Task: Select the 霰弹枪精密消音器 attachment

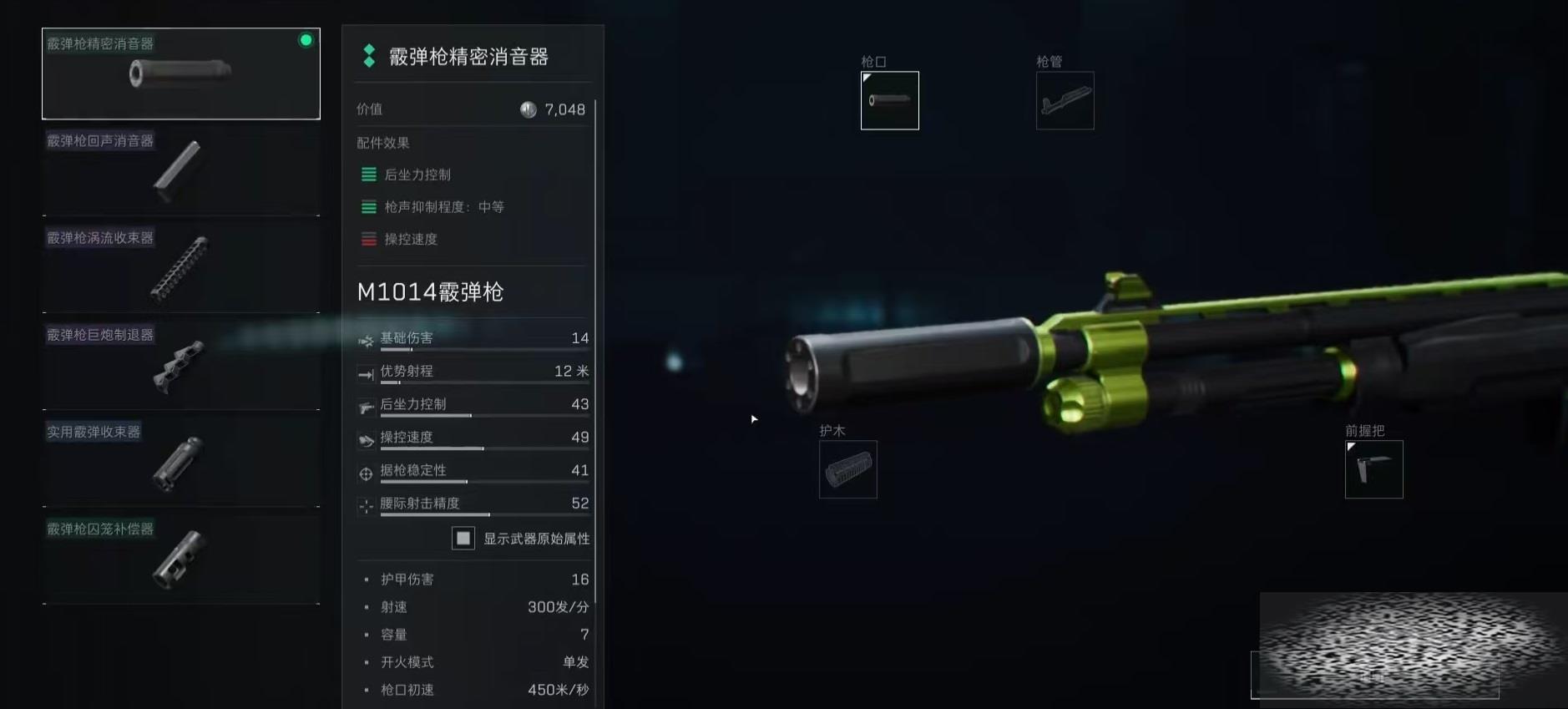Action: 181,73
